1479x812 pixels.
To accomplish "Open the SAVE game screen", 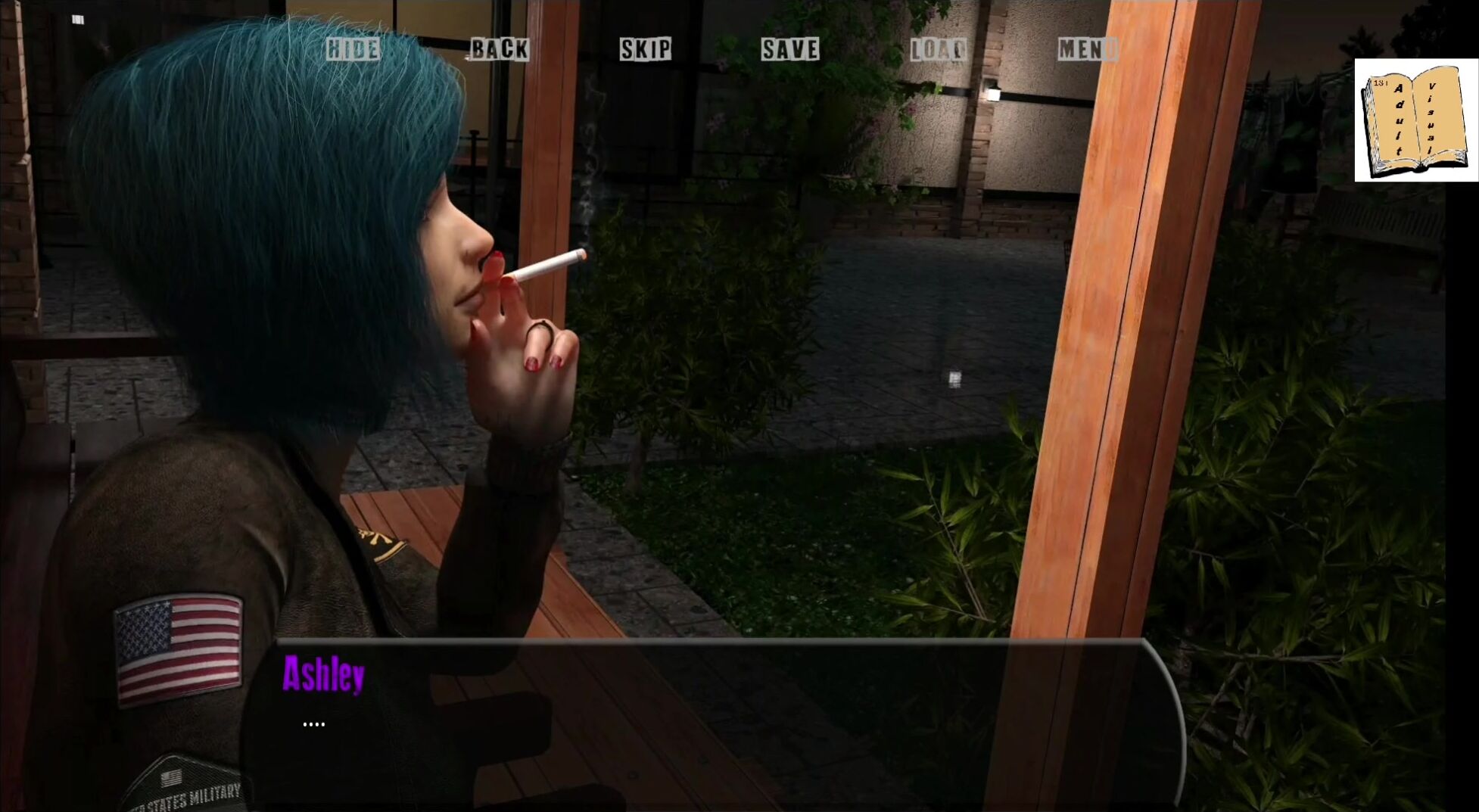I will [x=790, y=49].
